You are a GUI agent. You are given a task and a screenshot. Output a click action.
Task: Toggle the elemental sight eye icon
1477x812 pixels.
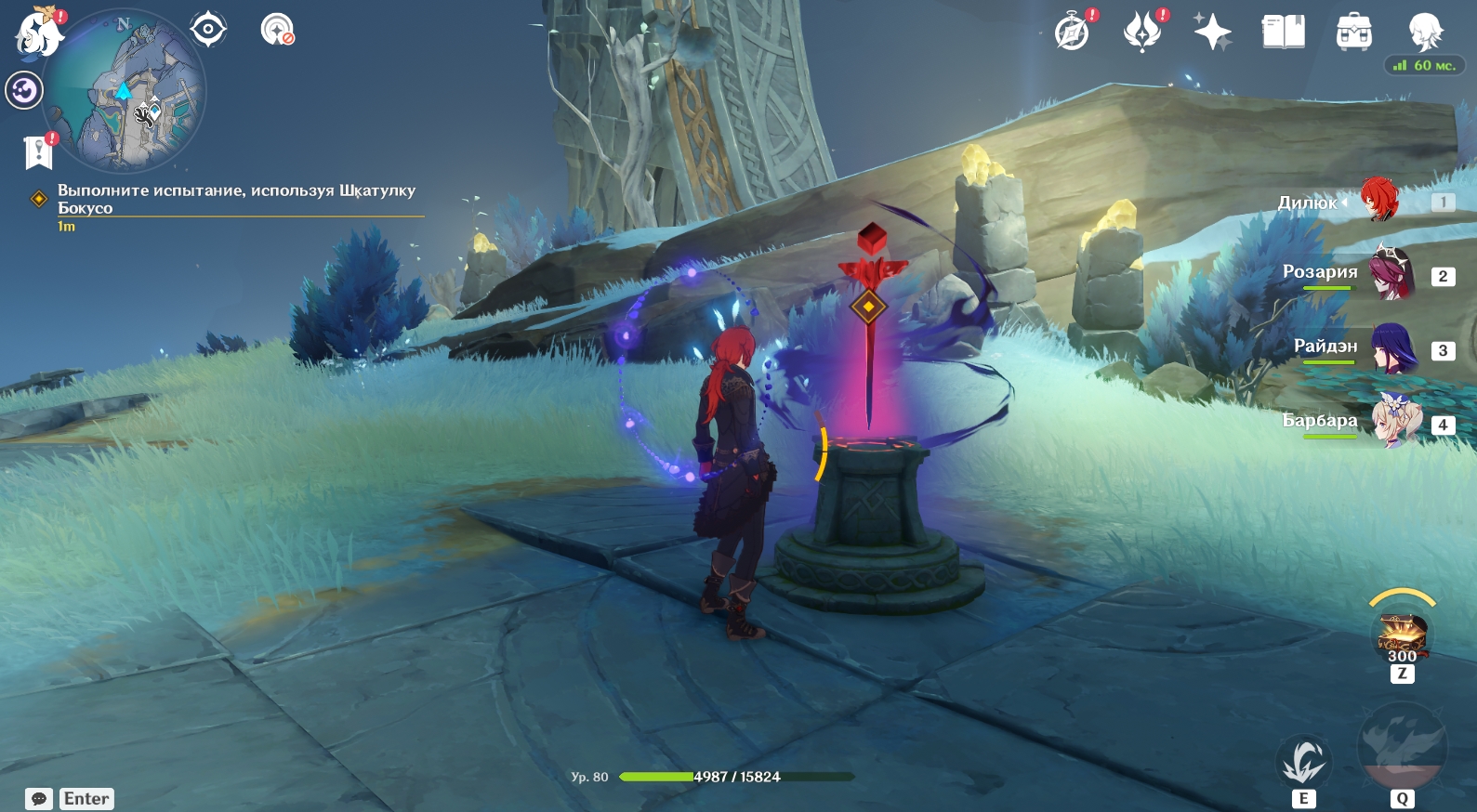coord(207,30)
